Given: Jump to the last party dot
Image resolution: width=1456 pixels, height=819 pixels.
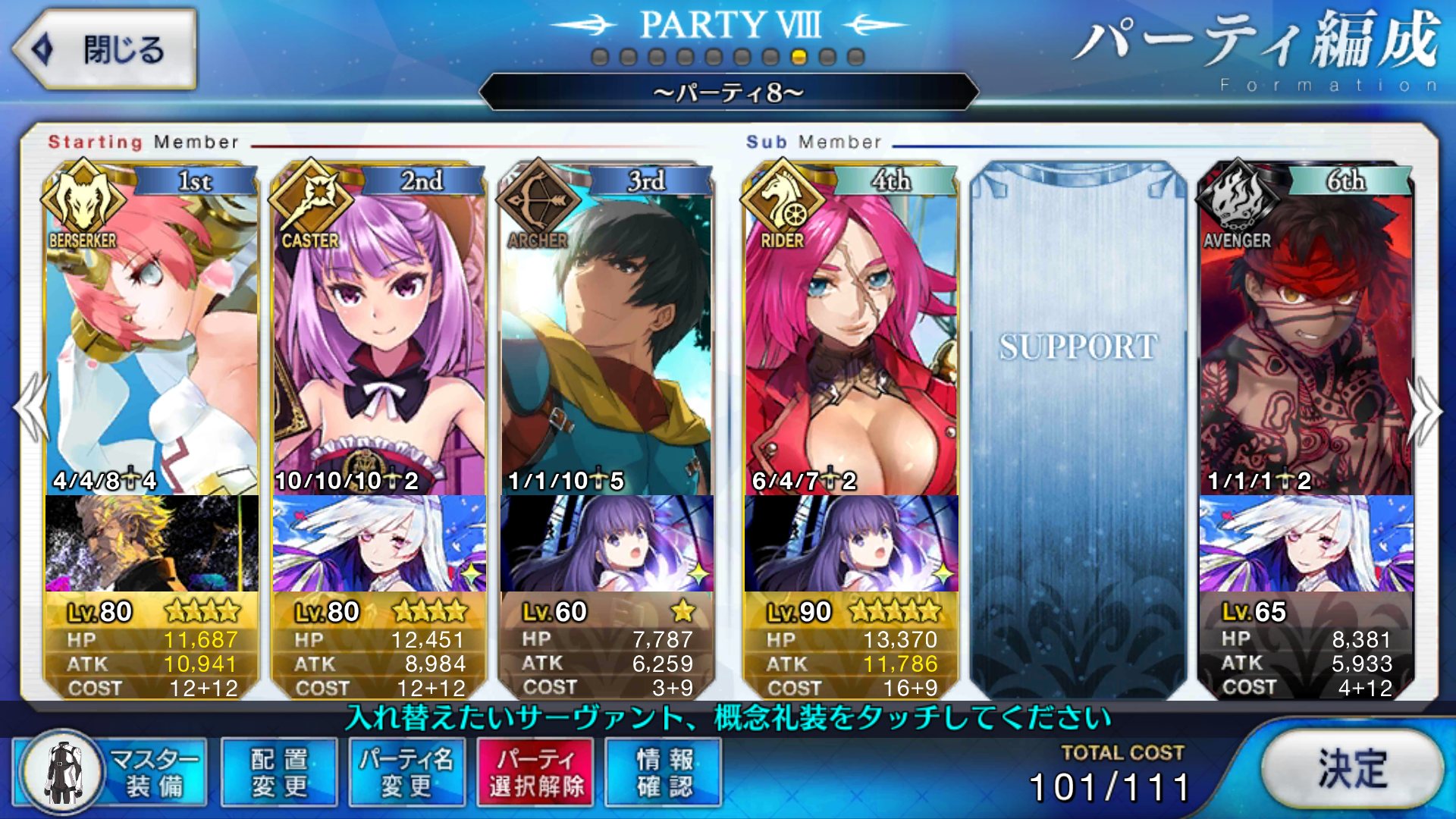Looking at the screenshot, I should click(x=856, y=57).
